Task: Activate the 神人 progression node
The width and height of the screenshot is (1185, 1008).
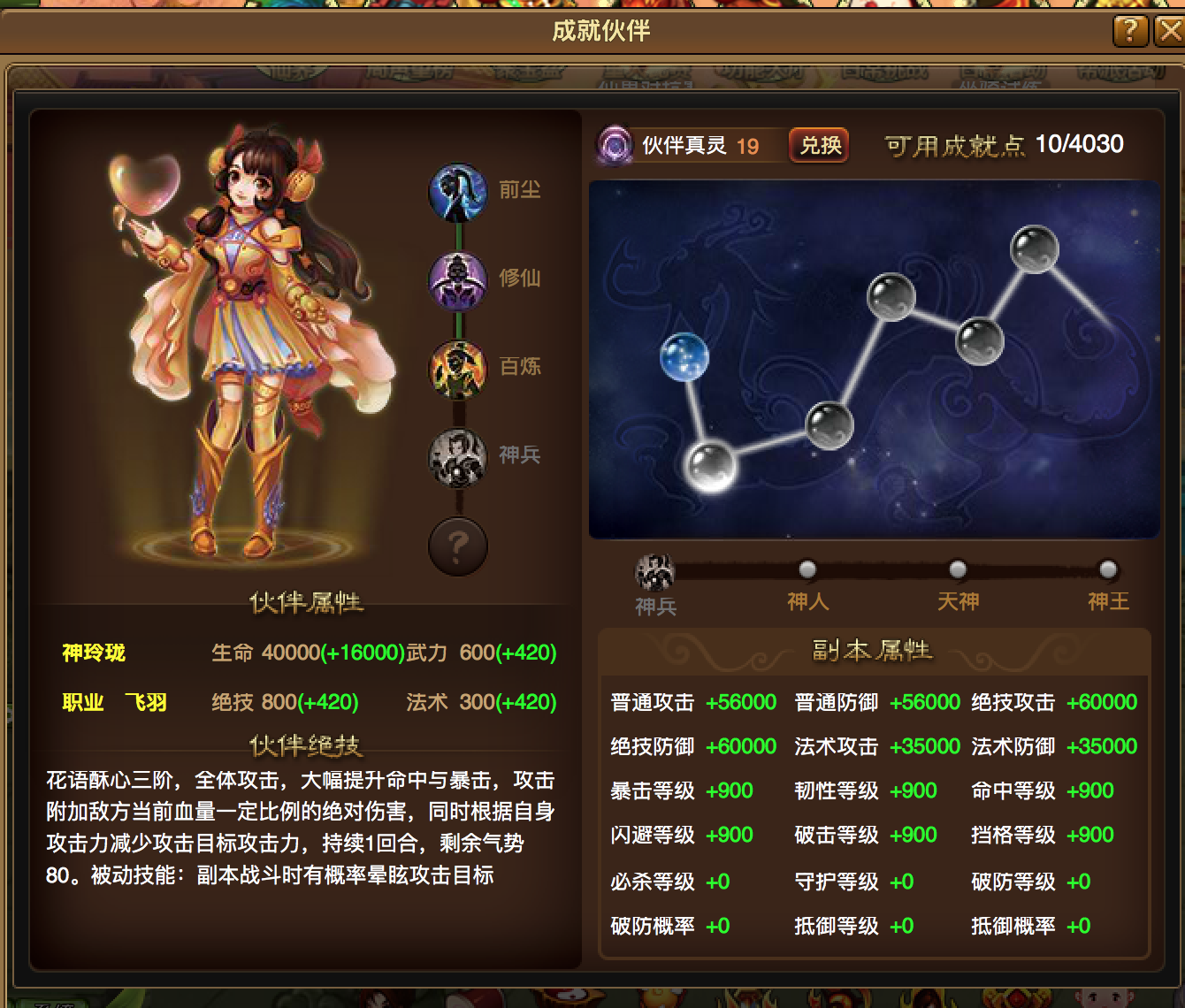Action: tap(807, 570)
